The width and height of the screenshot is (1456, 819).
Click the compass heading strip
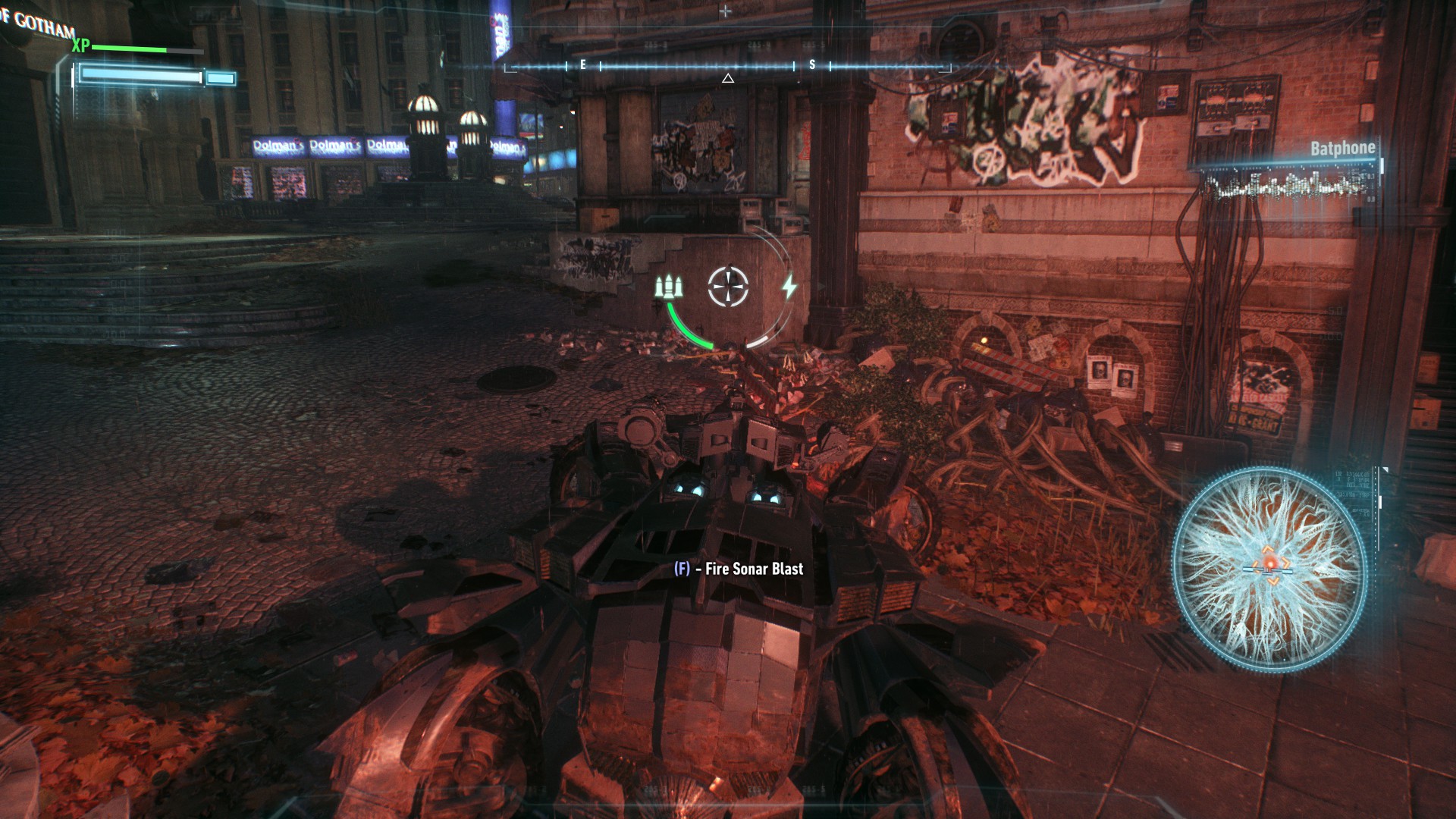point(727,67)
